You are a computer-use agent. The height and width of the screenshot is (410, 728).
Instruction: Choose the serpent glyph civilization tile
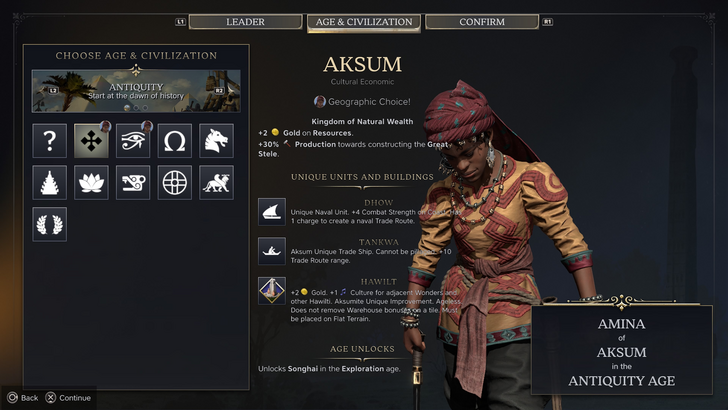pos(133,182)
